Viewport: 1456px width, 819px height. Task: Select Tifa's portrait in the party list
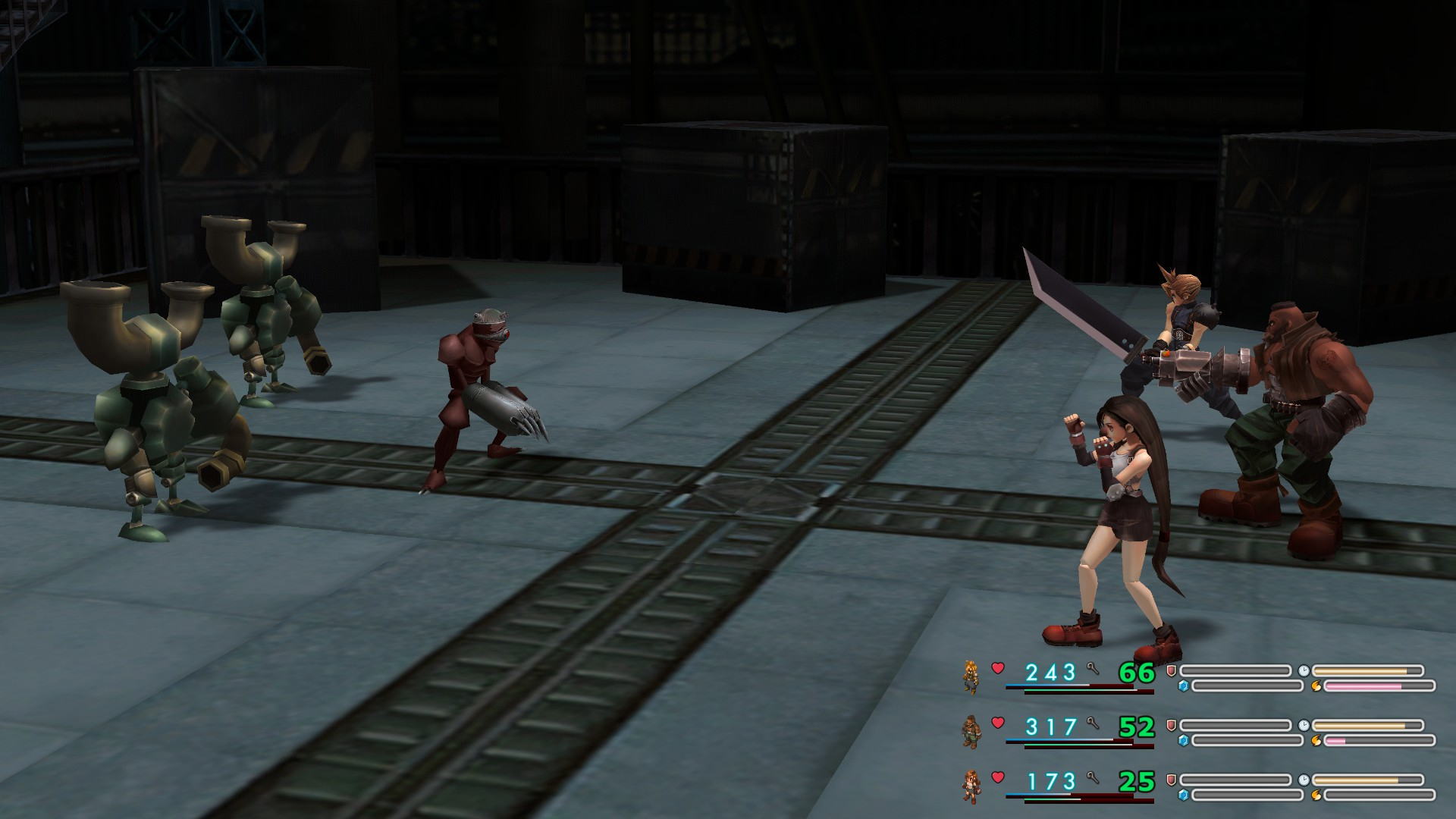pos(971,786)
